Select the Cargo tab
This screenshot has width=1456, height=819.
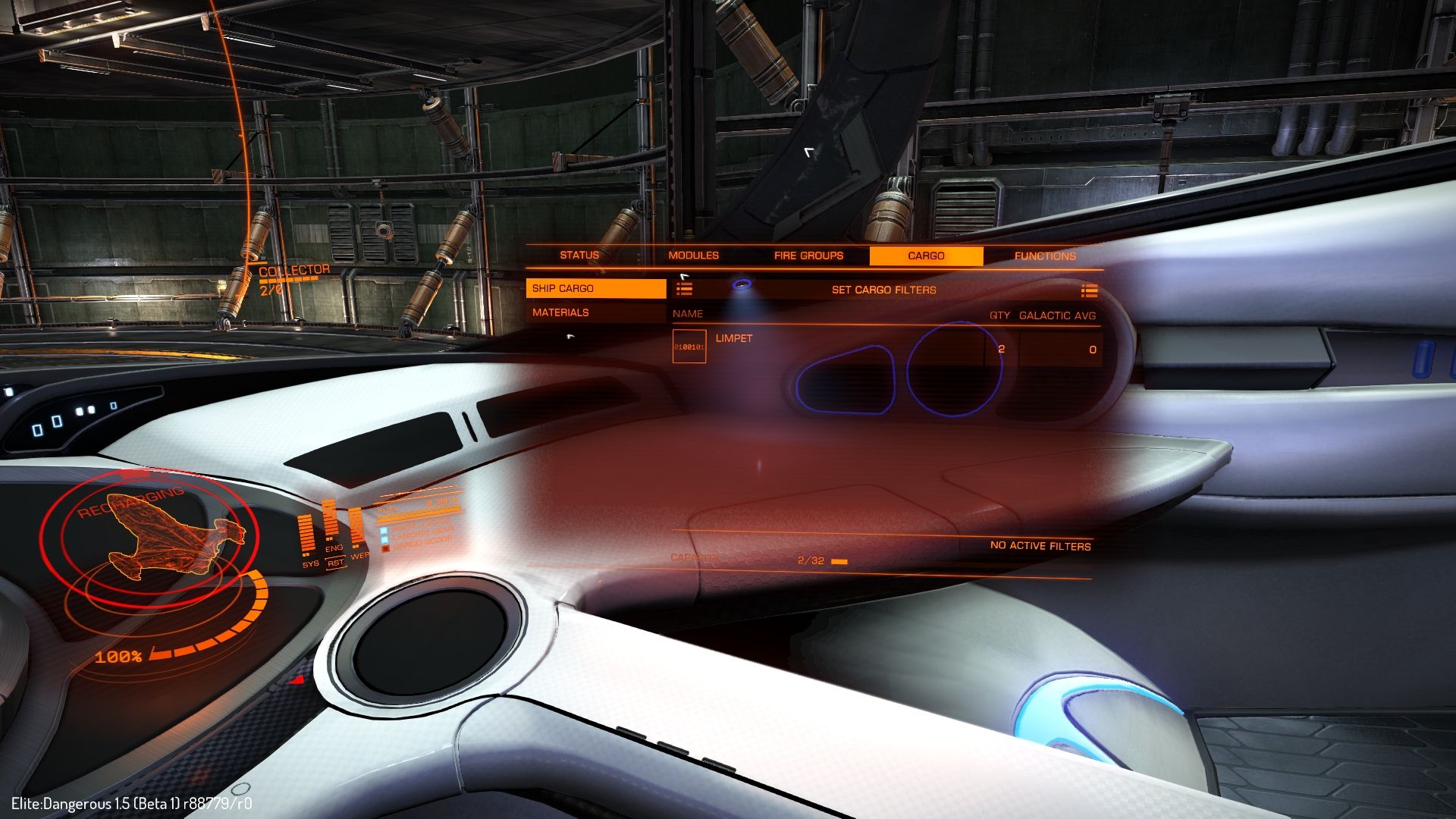coord(926,256)
